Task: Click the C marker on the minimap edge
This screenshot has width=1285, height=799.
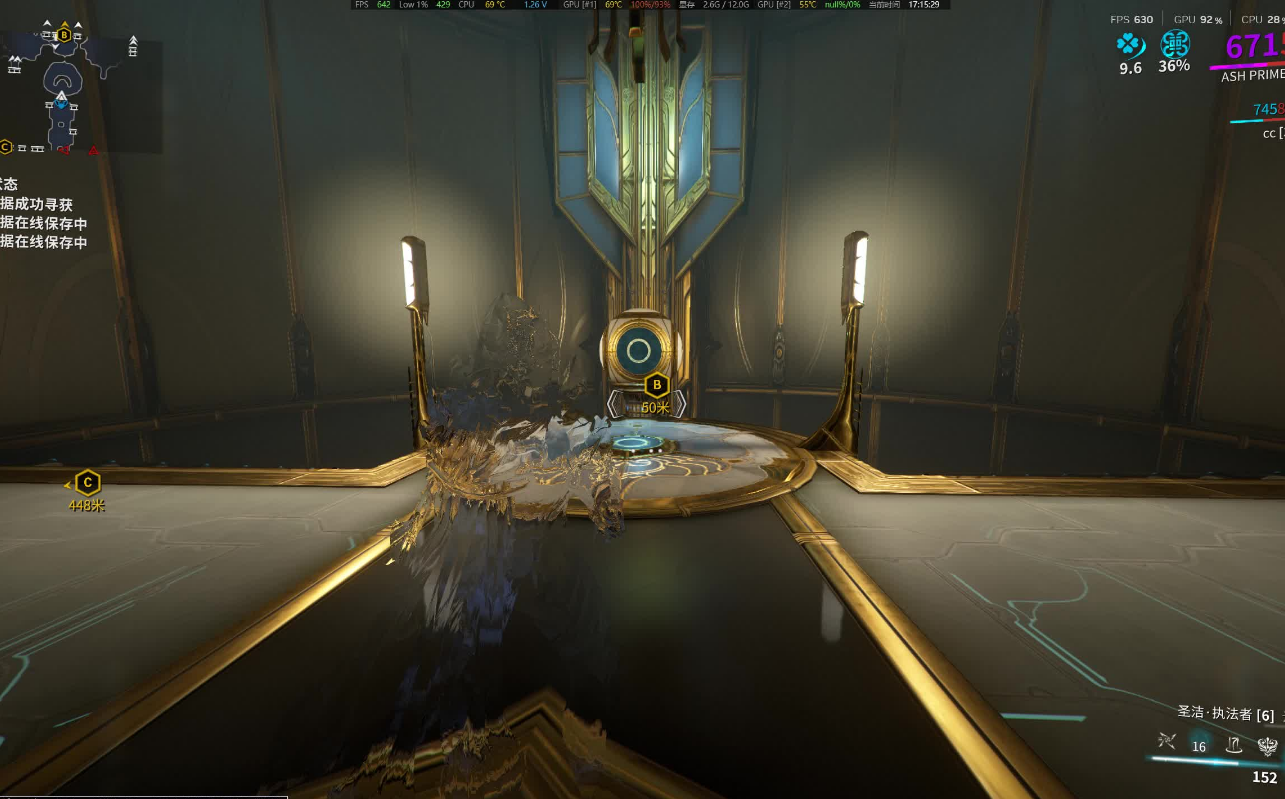Action: [x=6, y=147]
